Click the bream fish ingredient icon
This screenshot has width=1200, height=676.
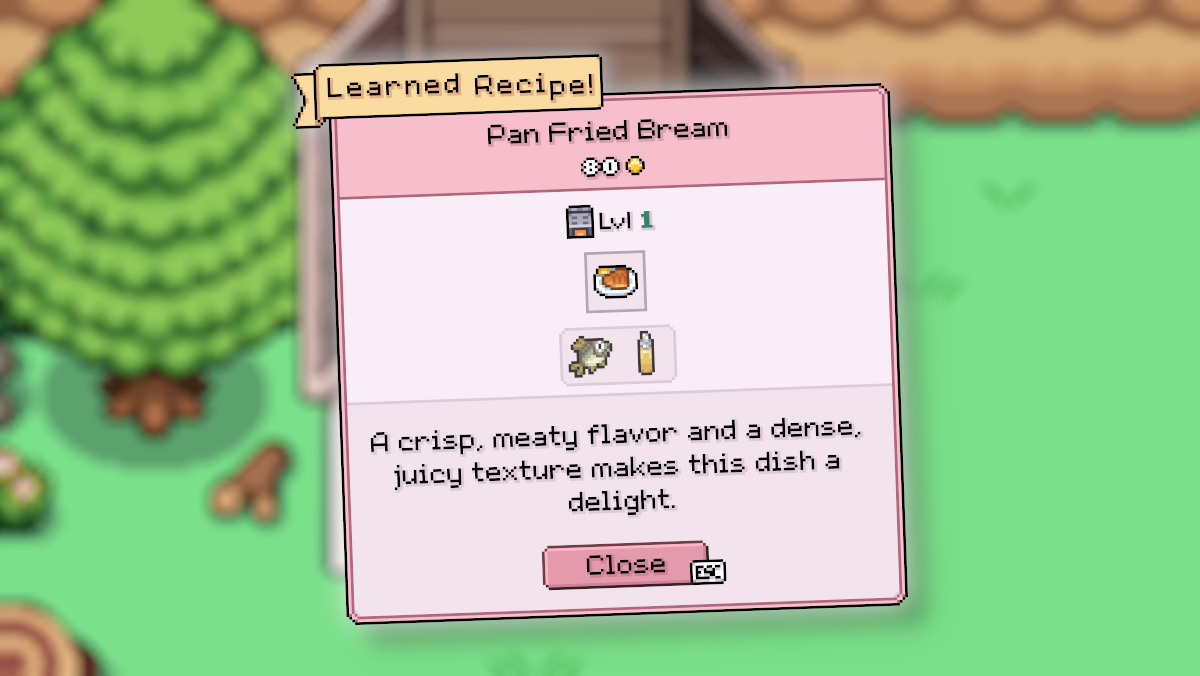pyautogui.click(x=590, y=355)
